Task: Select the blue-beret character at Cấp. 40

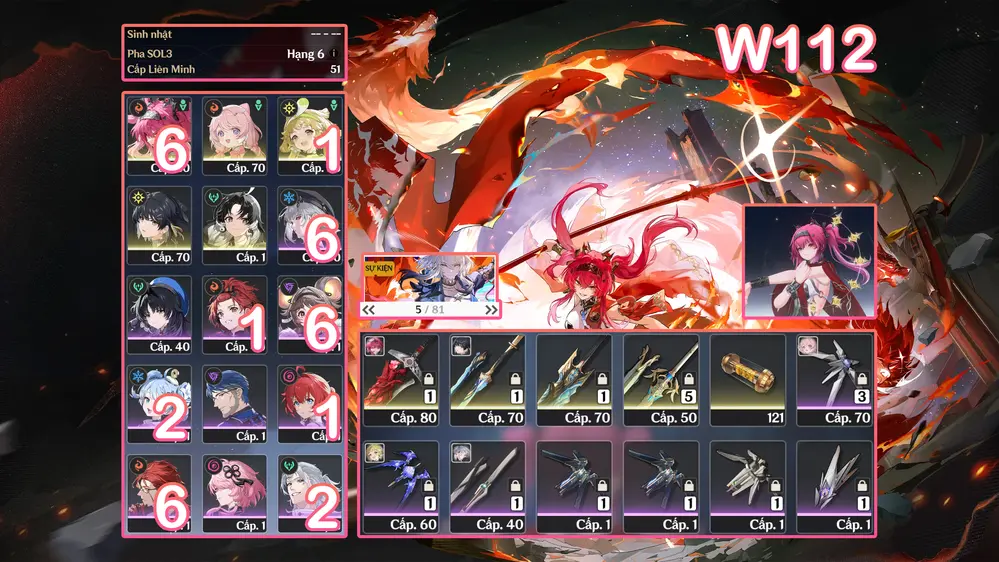Action: pos(162,312)
